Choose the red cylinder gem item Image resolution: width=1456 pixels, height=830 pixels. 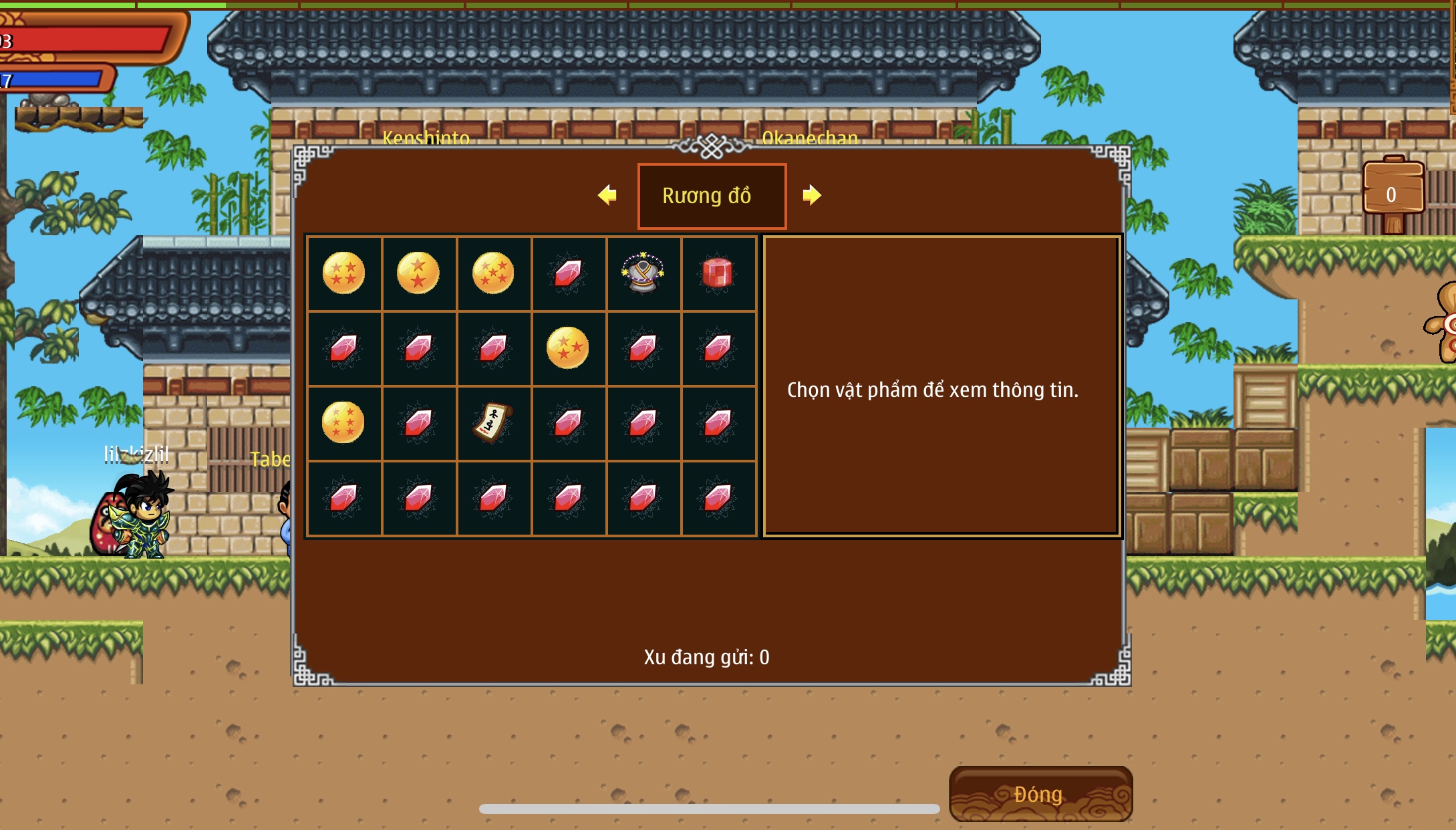point(717,273)
